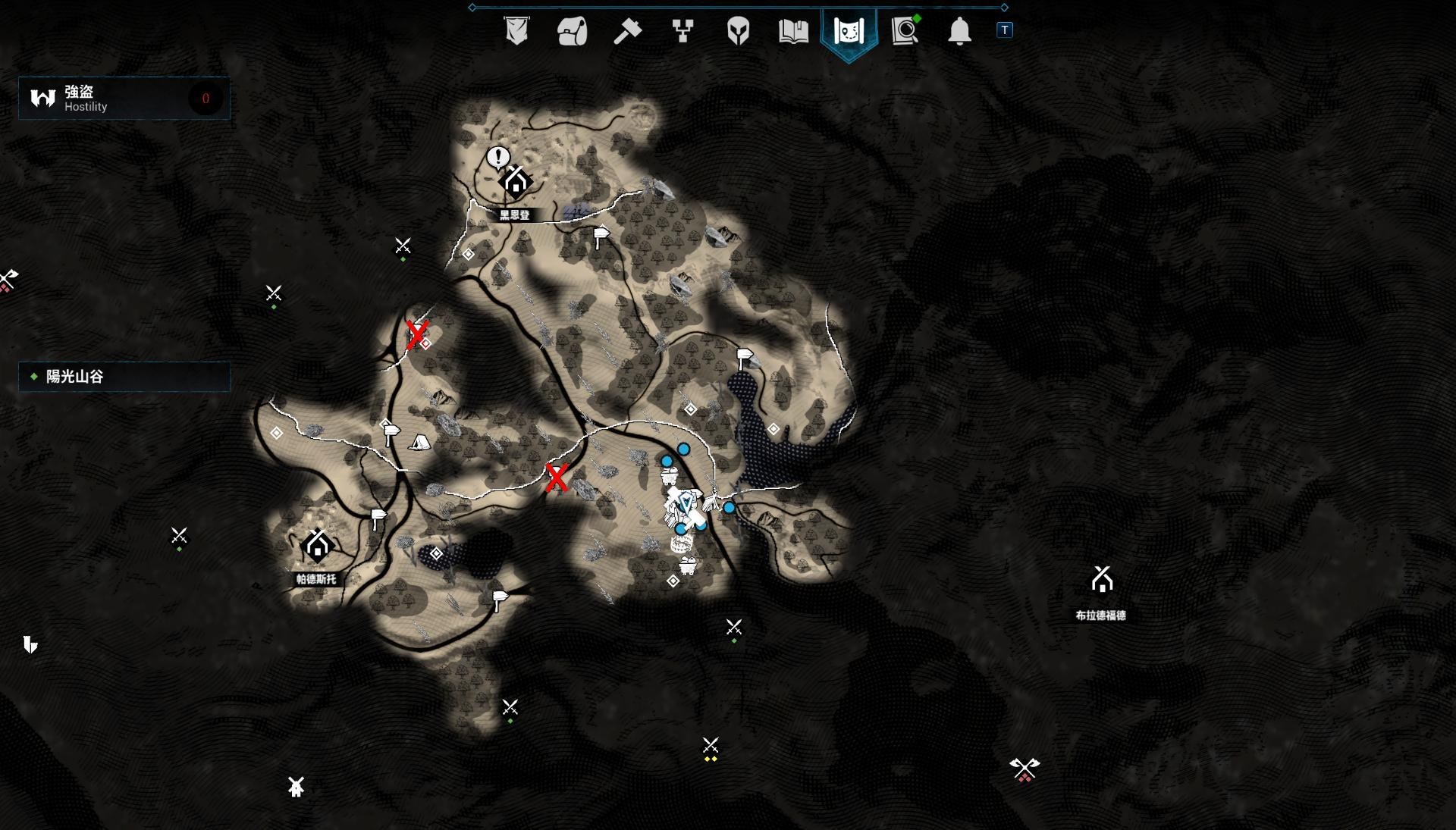The image size is (1456, 830).
Task: Choose the 帕德斯托 village map marker
Action: 318,545
